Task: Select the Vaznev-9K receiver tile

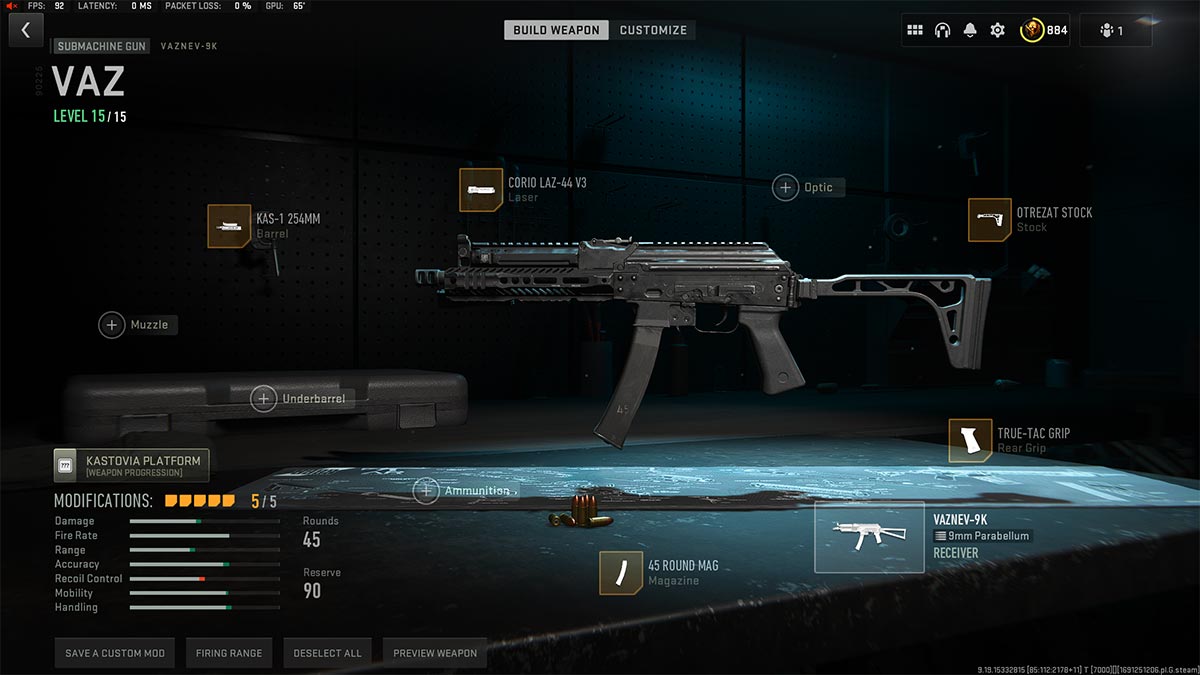Action: (869, 537)
